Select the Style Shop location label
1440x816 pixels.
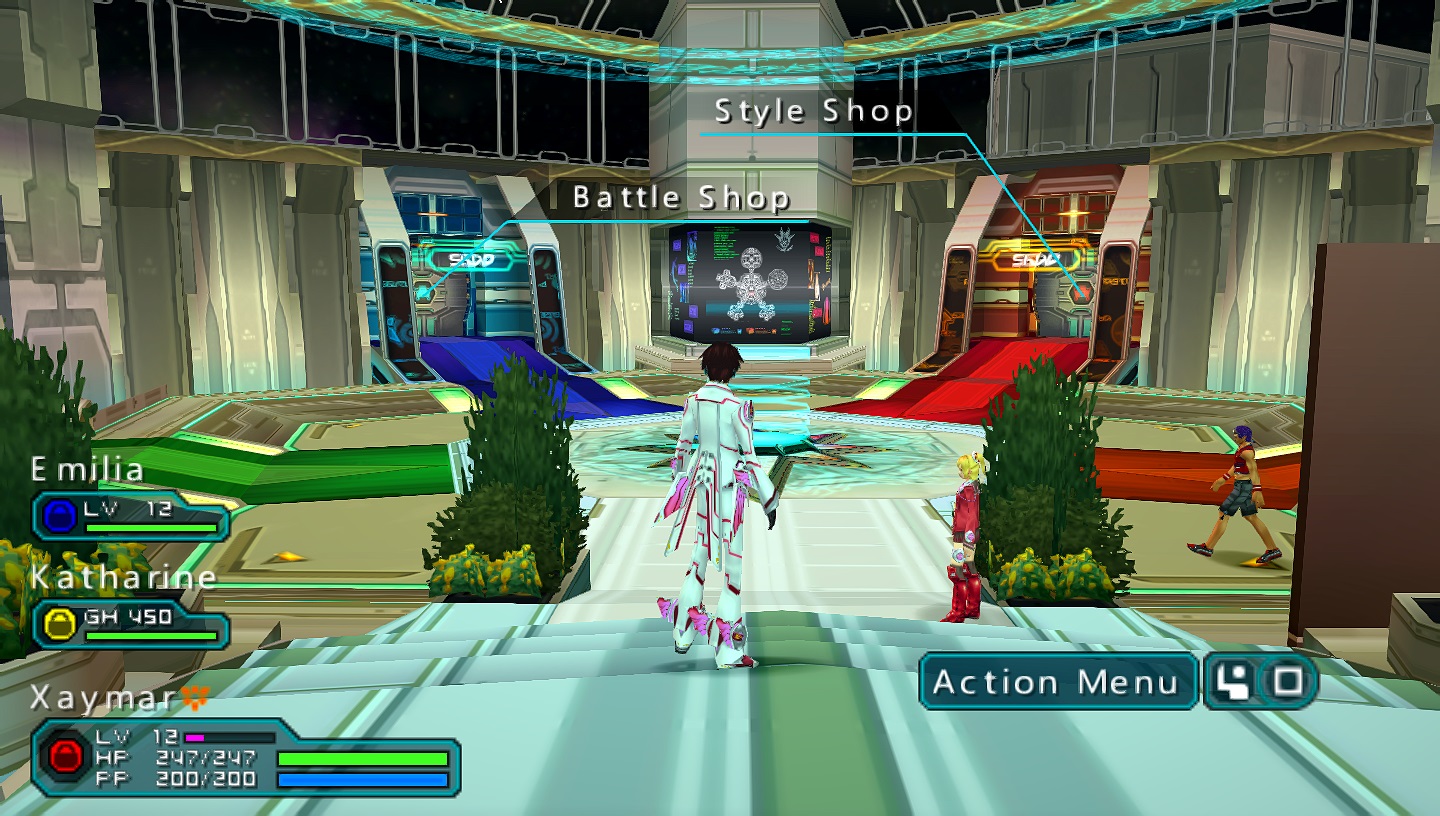(813, 111)
